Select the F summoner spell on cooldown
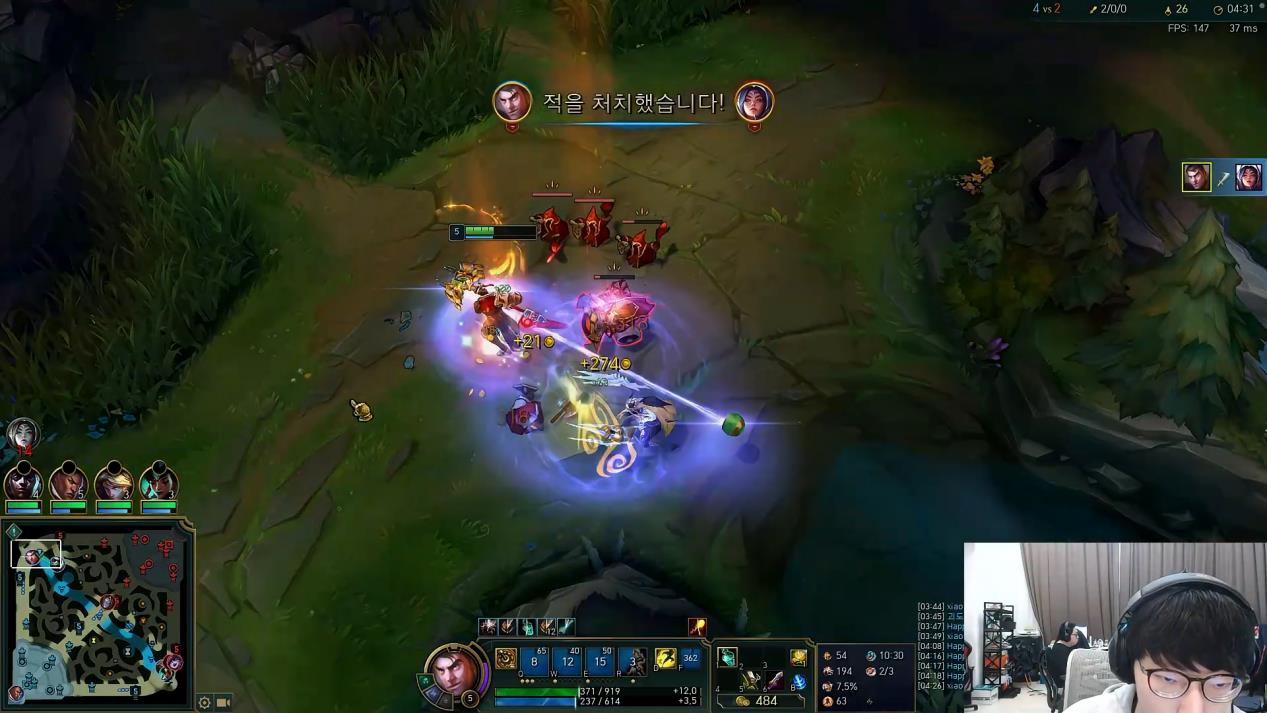1267x713 pixels. 690,659
